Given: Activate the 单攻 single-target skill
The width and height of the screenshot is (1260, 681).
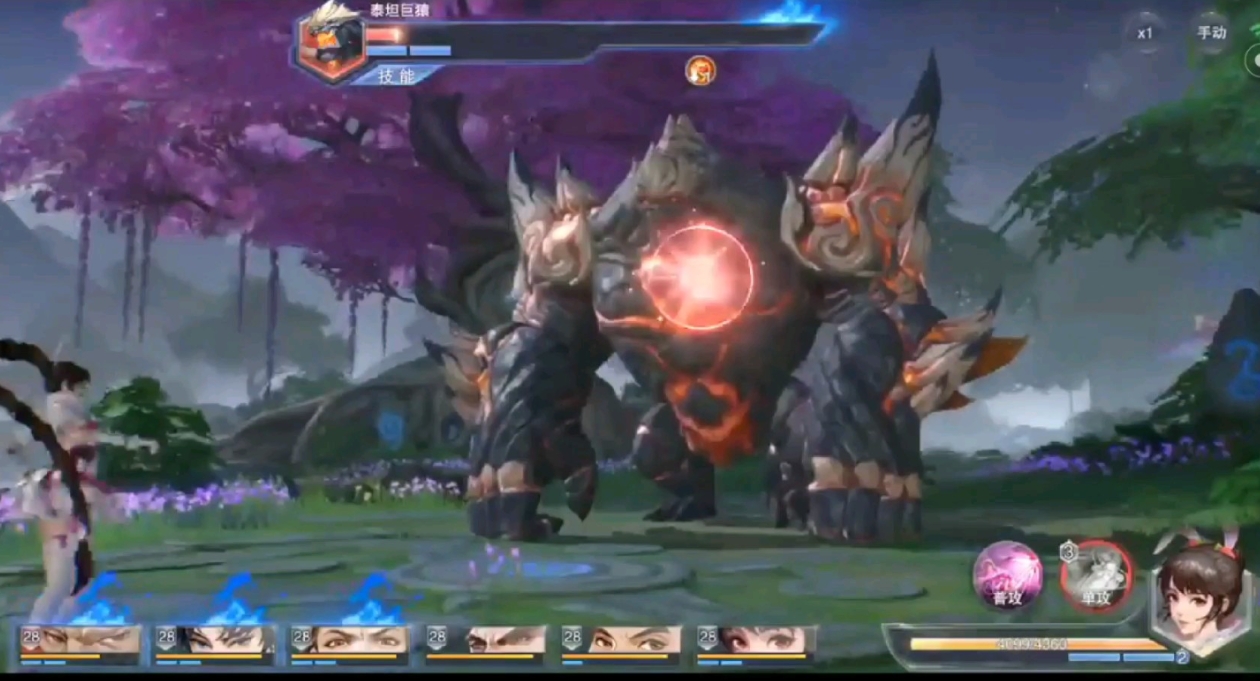Looking at the screenshot, I should tap(1097, 576).
